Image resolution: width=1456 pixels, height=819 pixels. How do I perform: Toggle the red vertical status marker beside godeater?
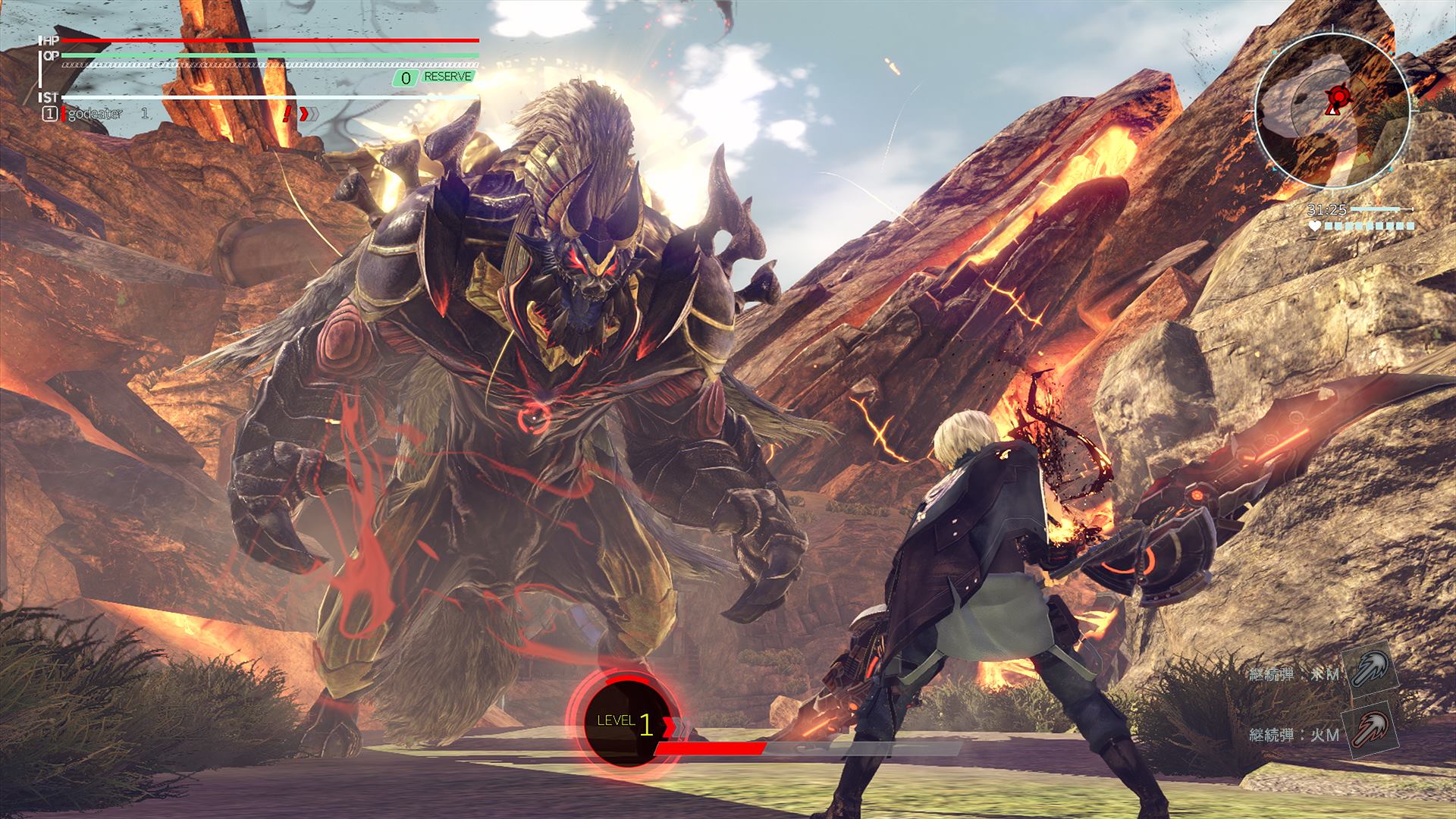(x=63, y=114)
